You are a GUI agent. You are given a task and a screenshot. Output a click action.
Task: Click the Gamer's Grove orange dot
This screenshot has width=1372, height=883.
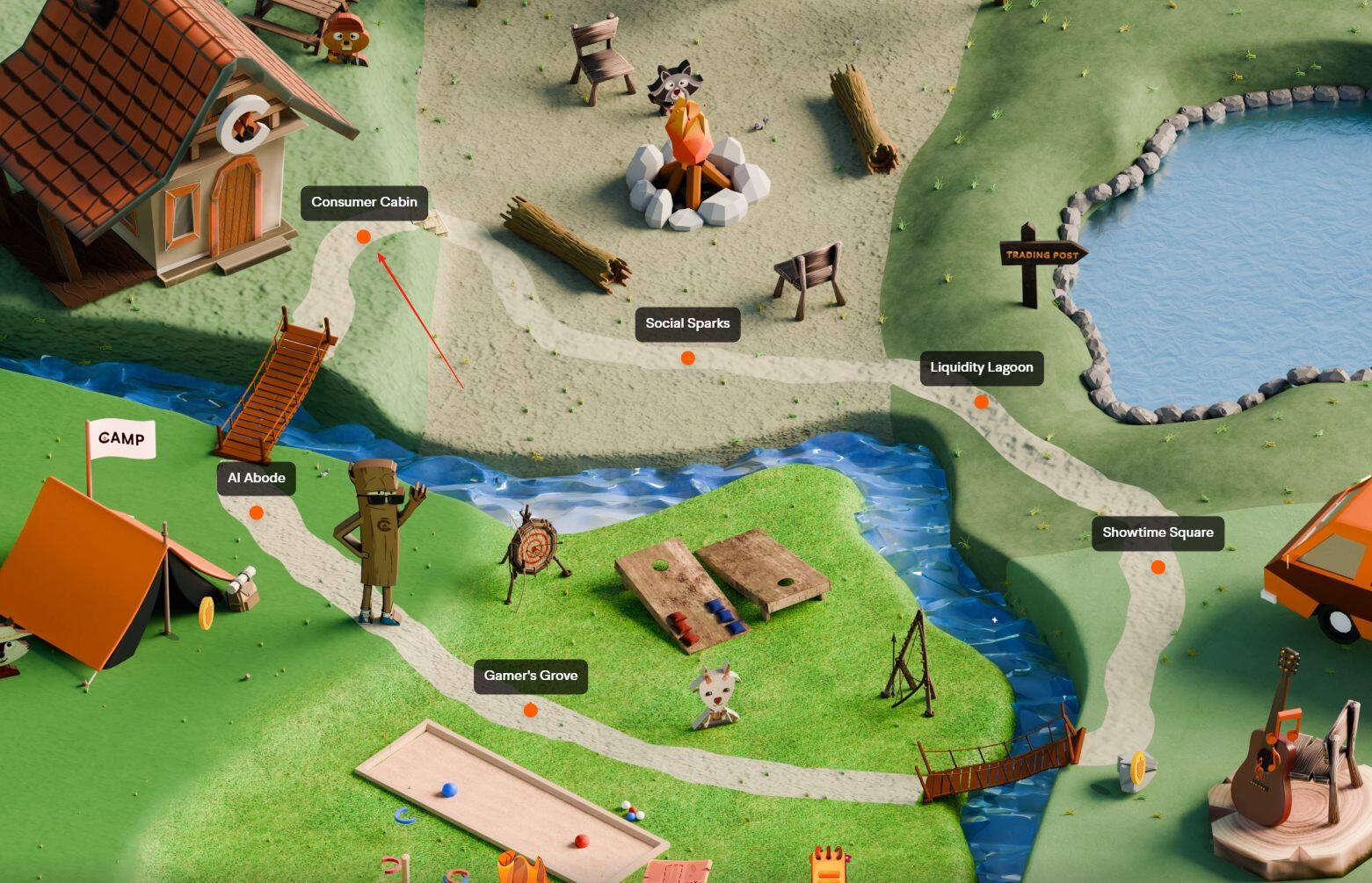coord(531,710)
